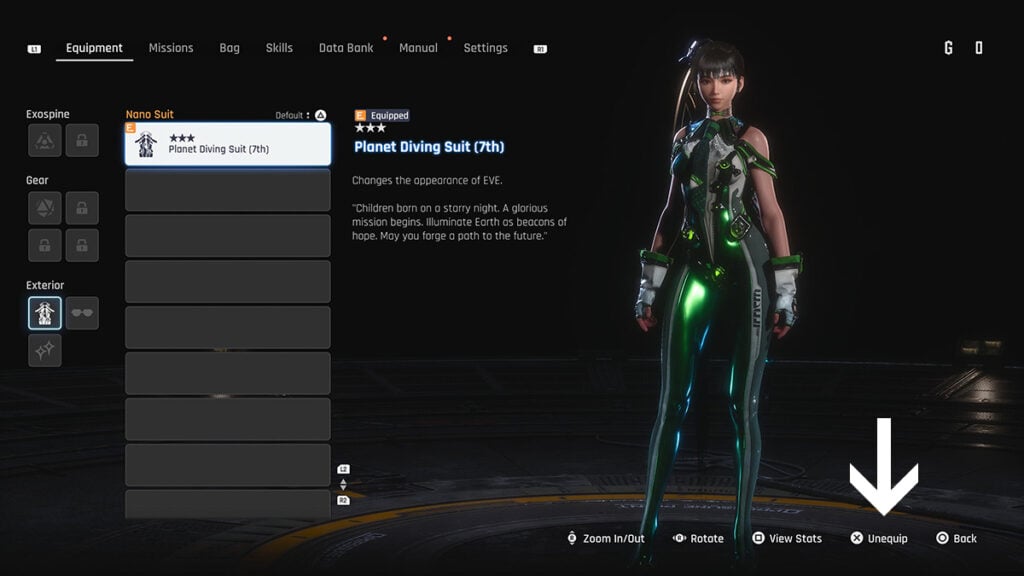Screen dimensions: 1024x576
Task: Select the unlocked Exospine slot
Action: (x=45, y=141)
